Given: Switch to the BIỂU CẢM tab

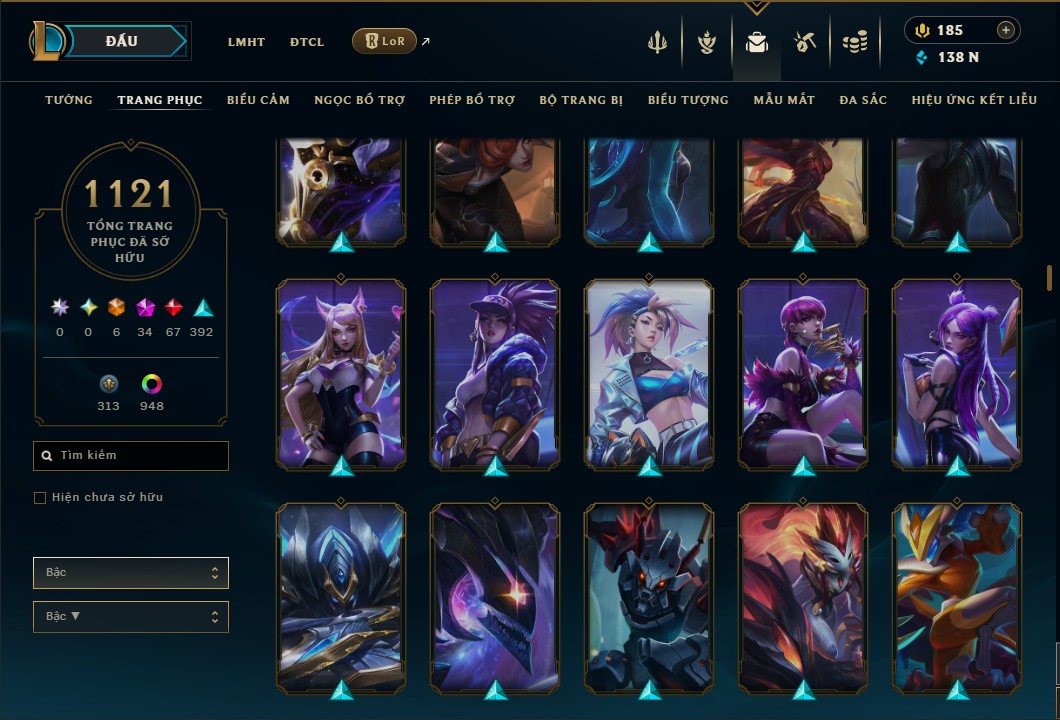Looking at the screenshot, I should point(258,100).
